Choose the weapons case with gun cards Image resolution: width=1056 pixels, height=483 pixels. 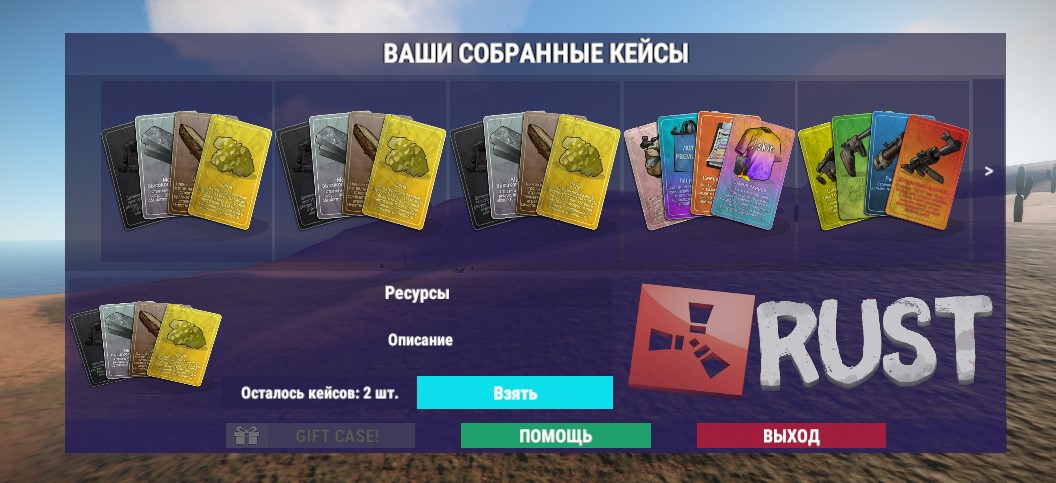[x=883, y=170]
